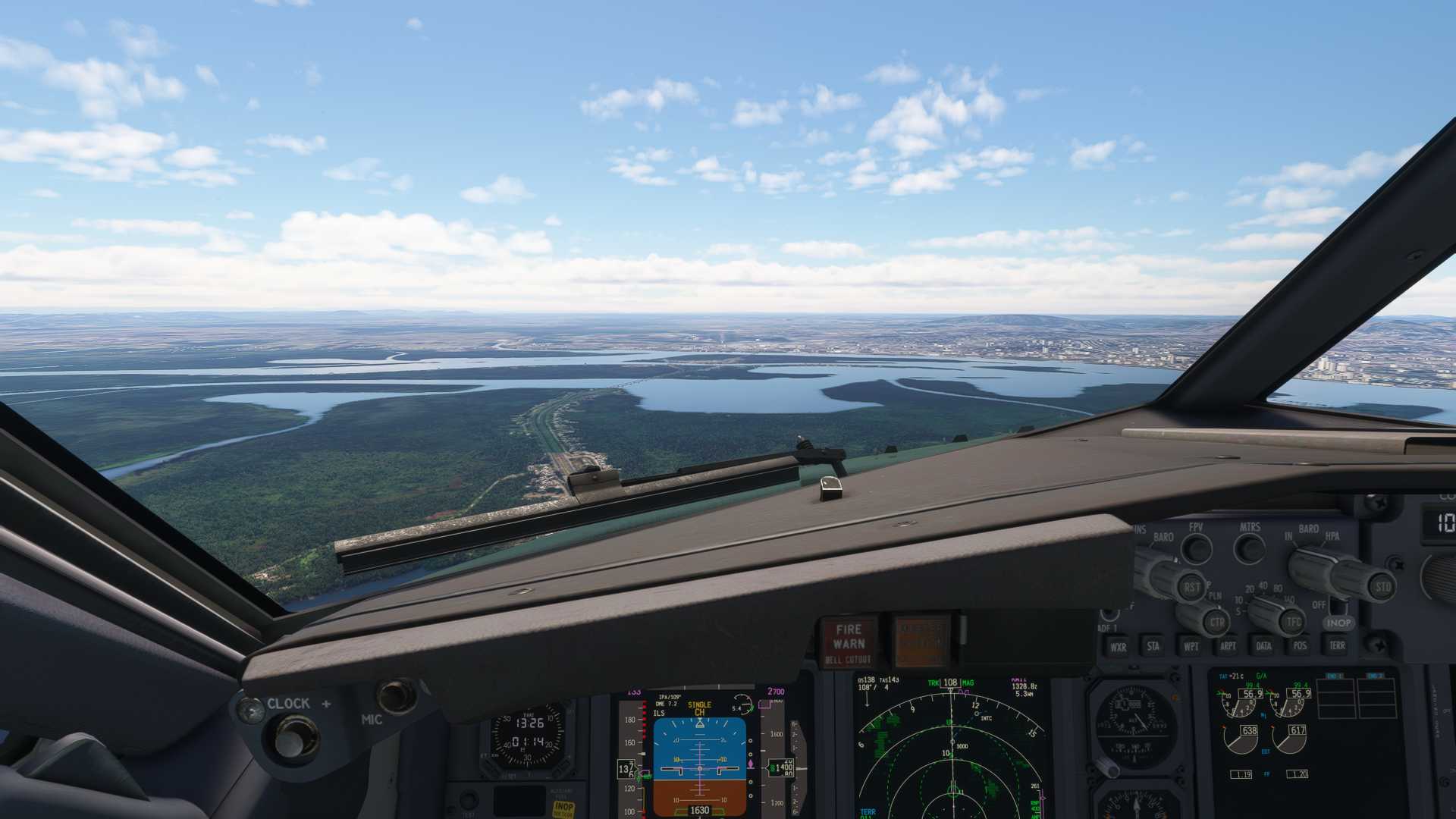Screen dimensions: 1456x819
Task: Click the RST minimums reset knob
Action: point(1191,585)
